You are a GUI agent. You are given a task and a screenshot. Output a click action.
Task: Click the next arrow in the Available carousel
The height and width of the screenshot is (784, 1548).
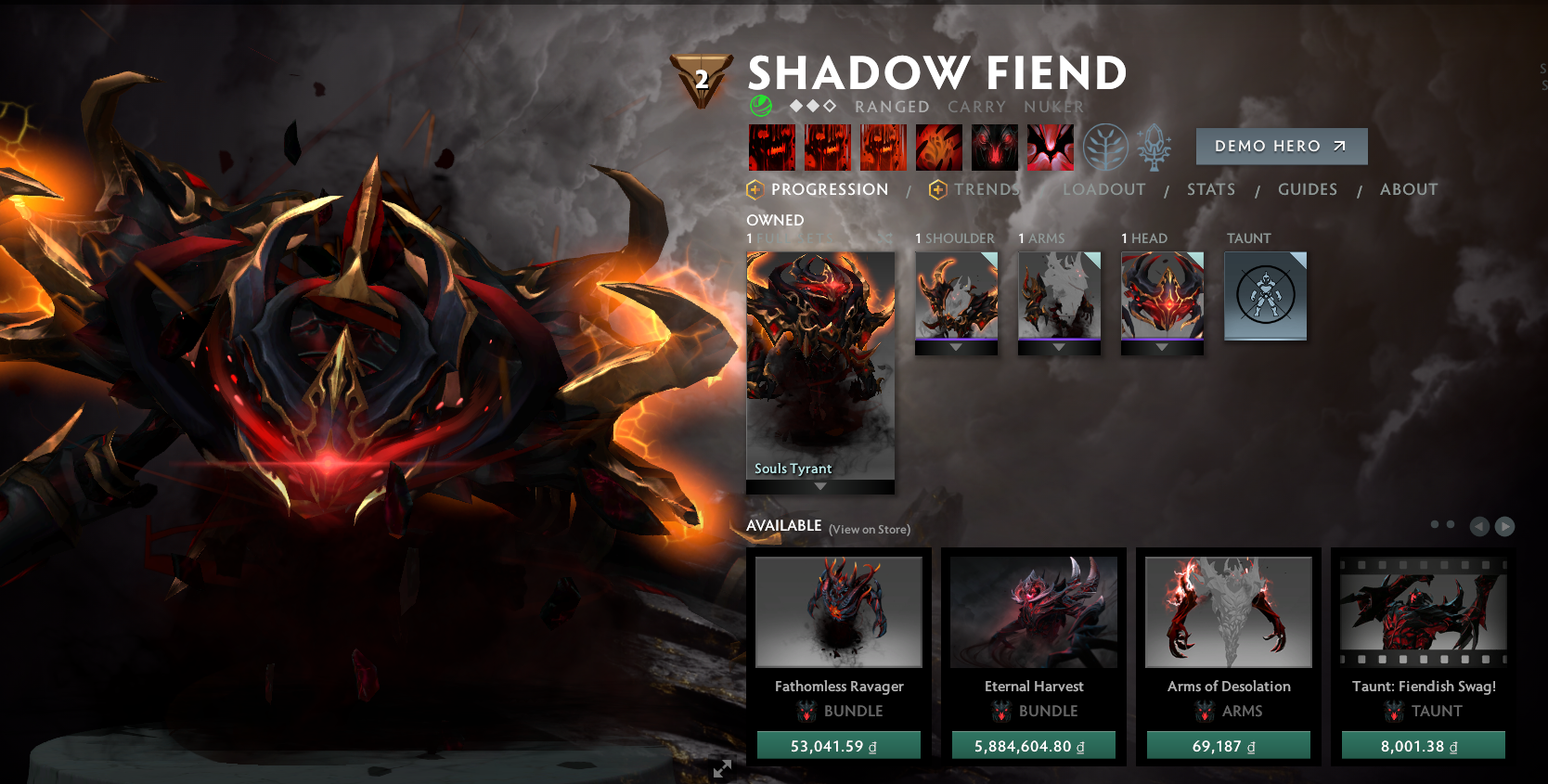(x=1503, y=526)
